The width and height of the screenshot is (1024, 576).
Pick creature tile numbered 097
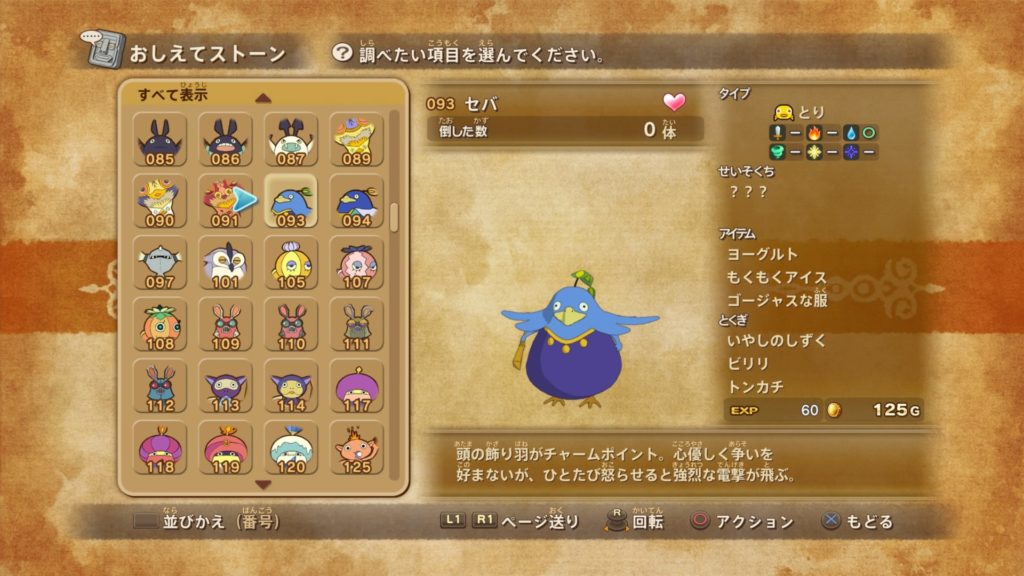[x=160, y=263]
